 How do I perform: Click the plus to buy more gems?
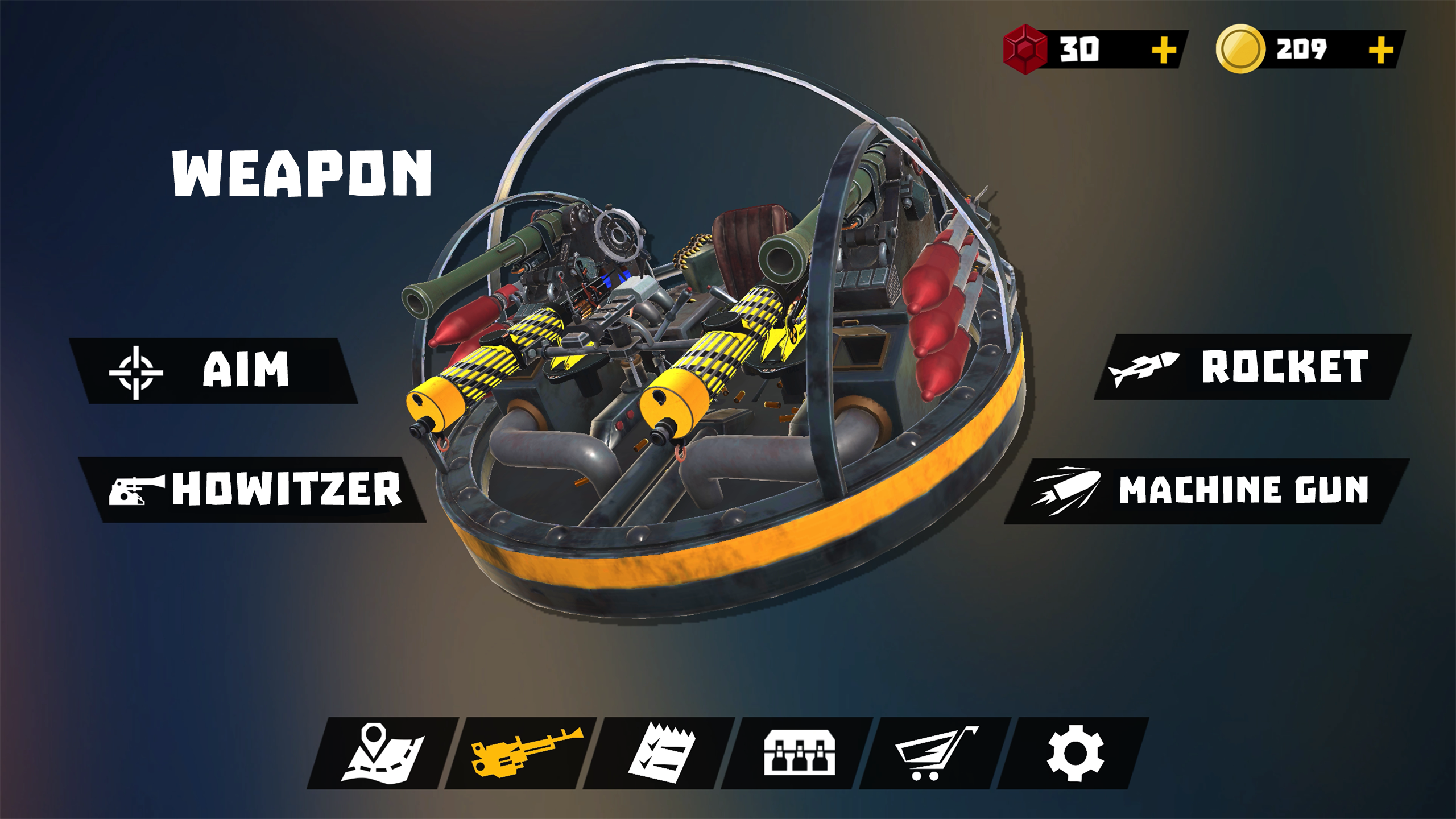click(1164, 48)
